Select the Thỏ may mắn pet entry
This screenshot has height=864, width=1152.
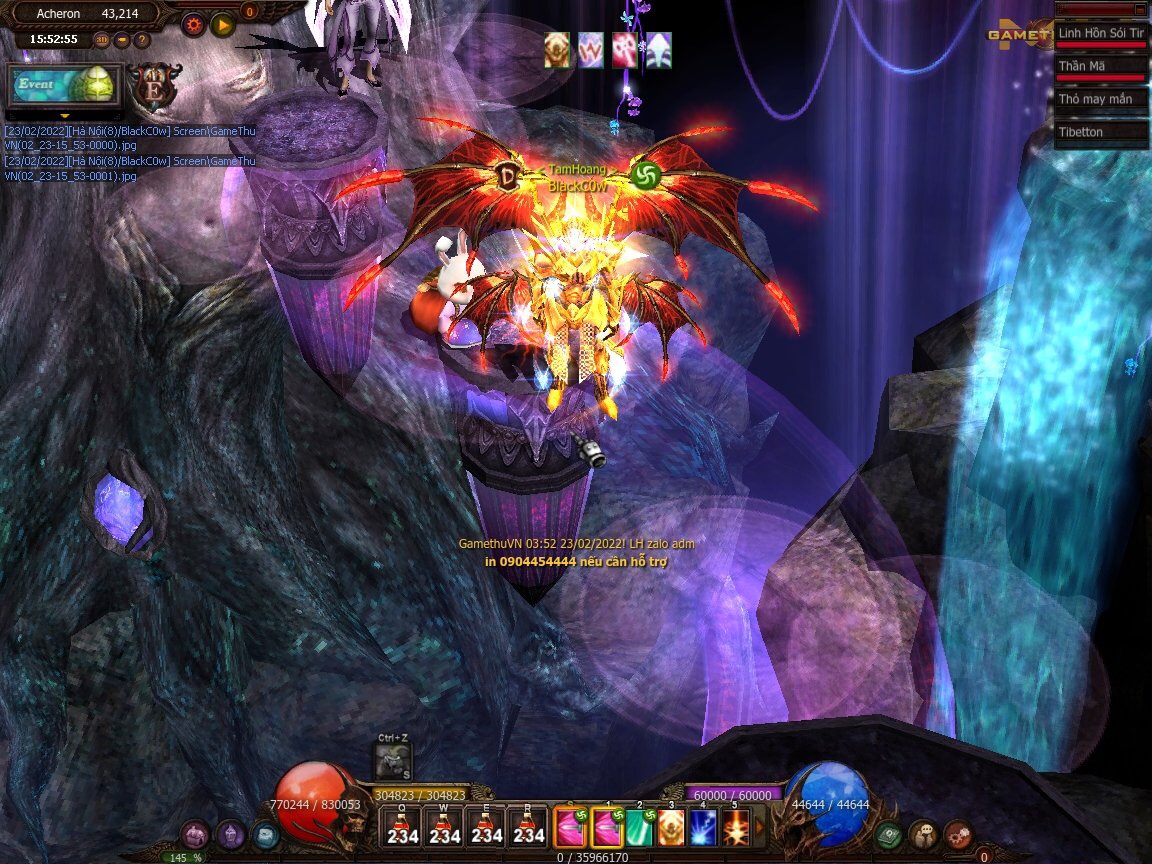(1100, 99)
